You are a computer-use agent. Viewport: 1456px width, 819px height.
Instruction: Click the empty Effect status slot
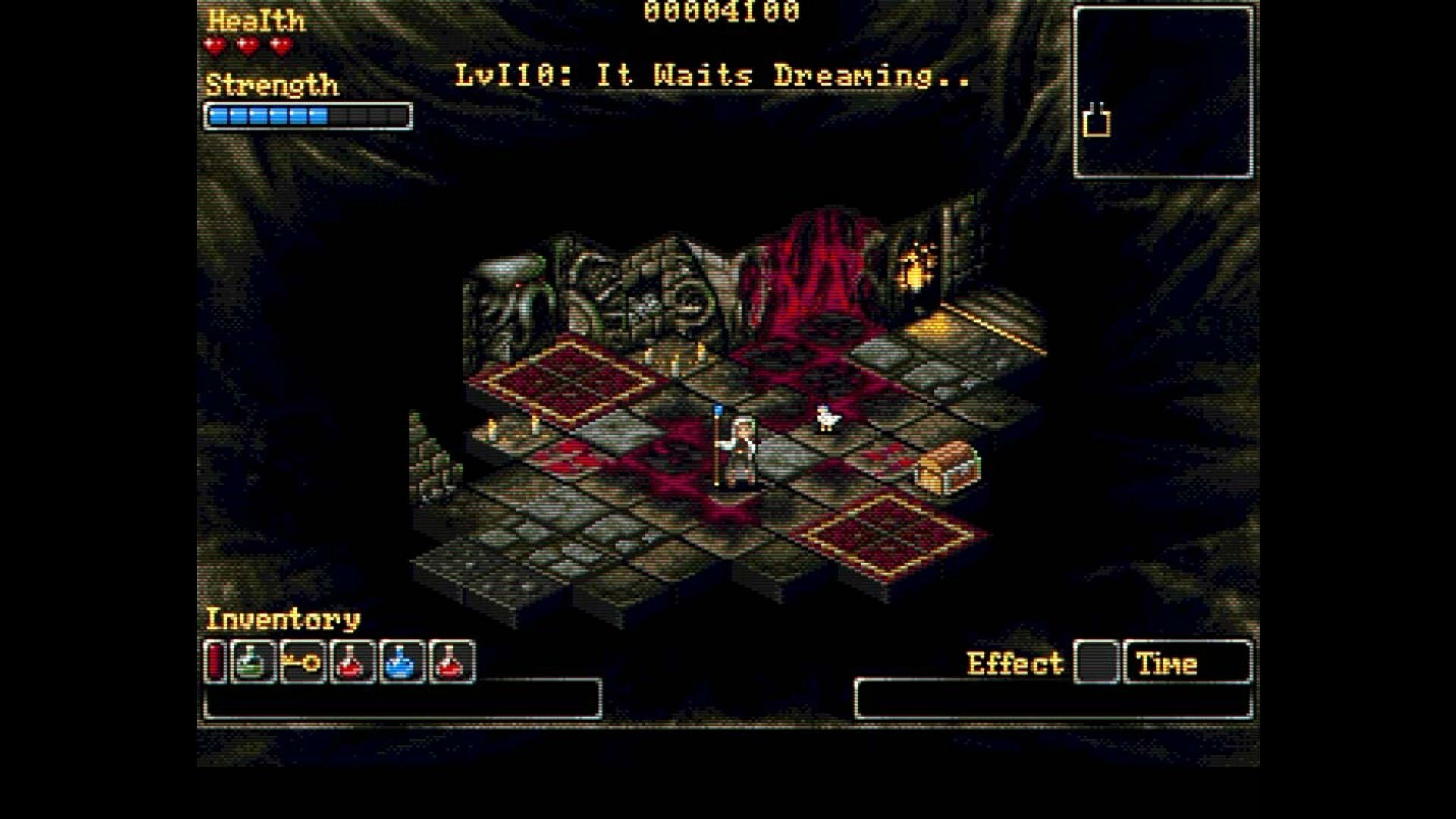[1096, 663]
